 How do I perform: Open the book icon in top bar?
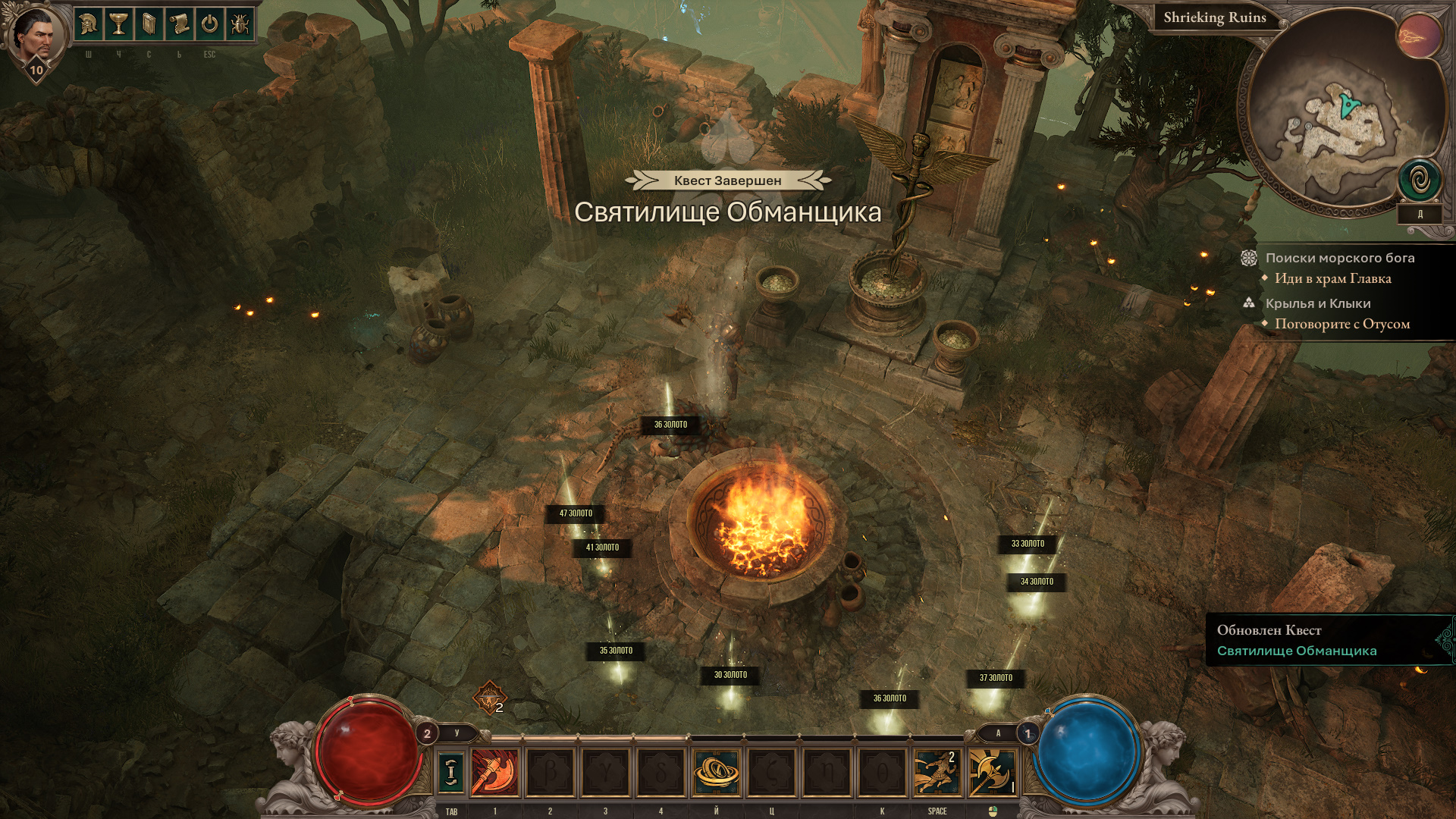[149, 25]
